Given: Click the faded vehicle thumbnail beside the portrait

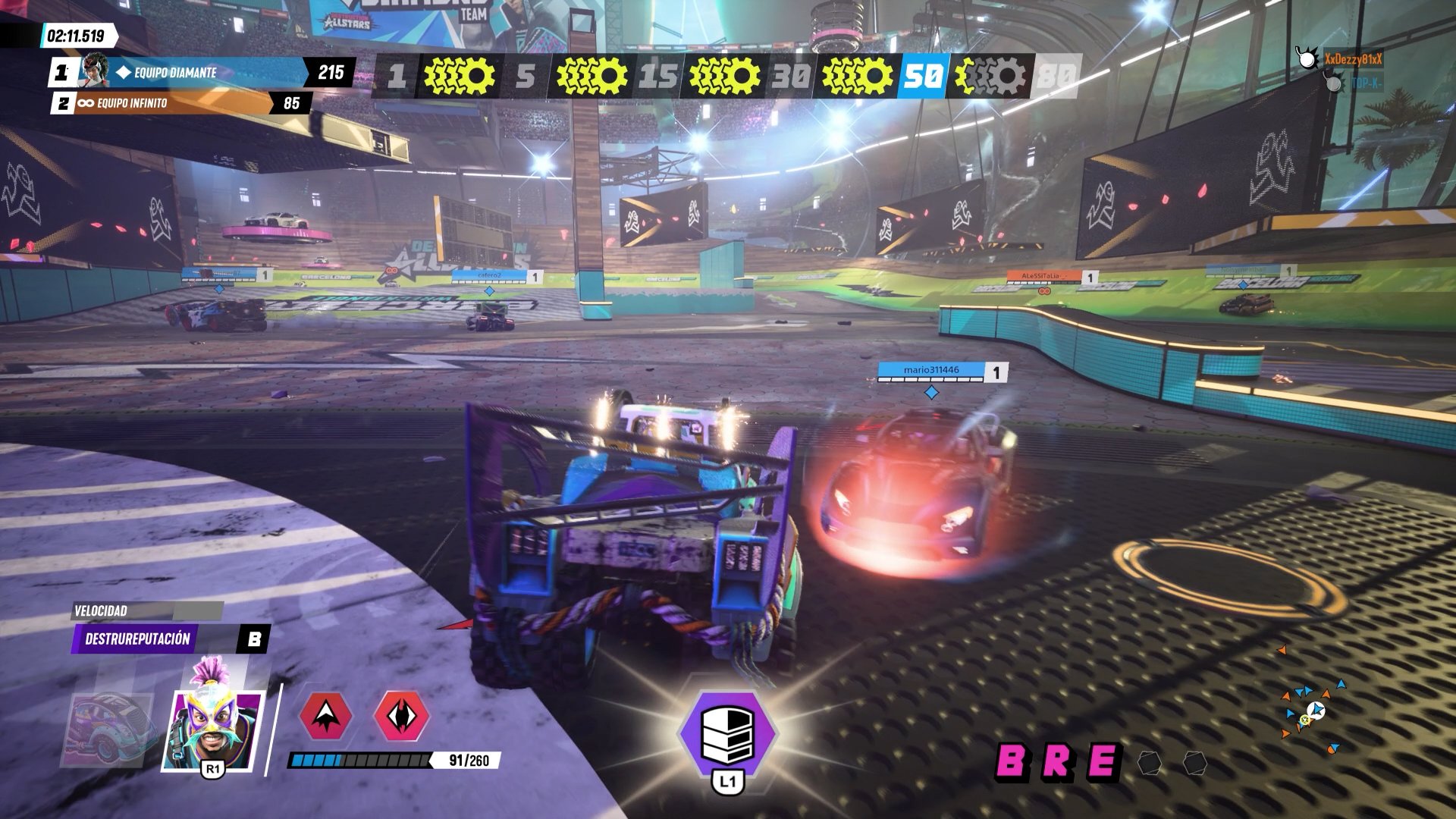Looking at the screenshot, I should (x=110, y=728).
